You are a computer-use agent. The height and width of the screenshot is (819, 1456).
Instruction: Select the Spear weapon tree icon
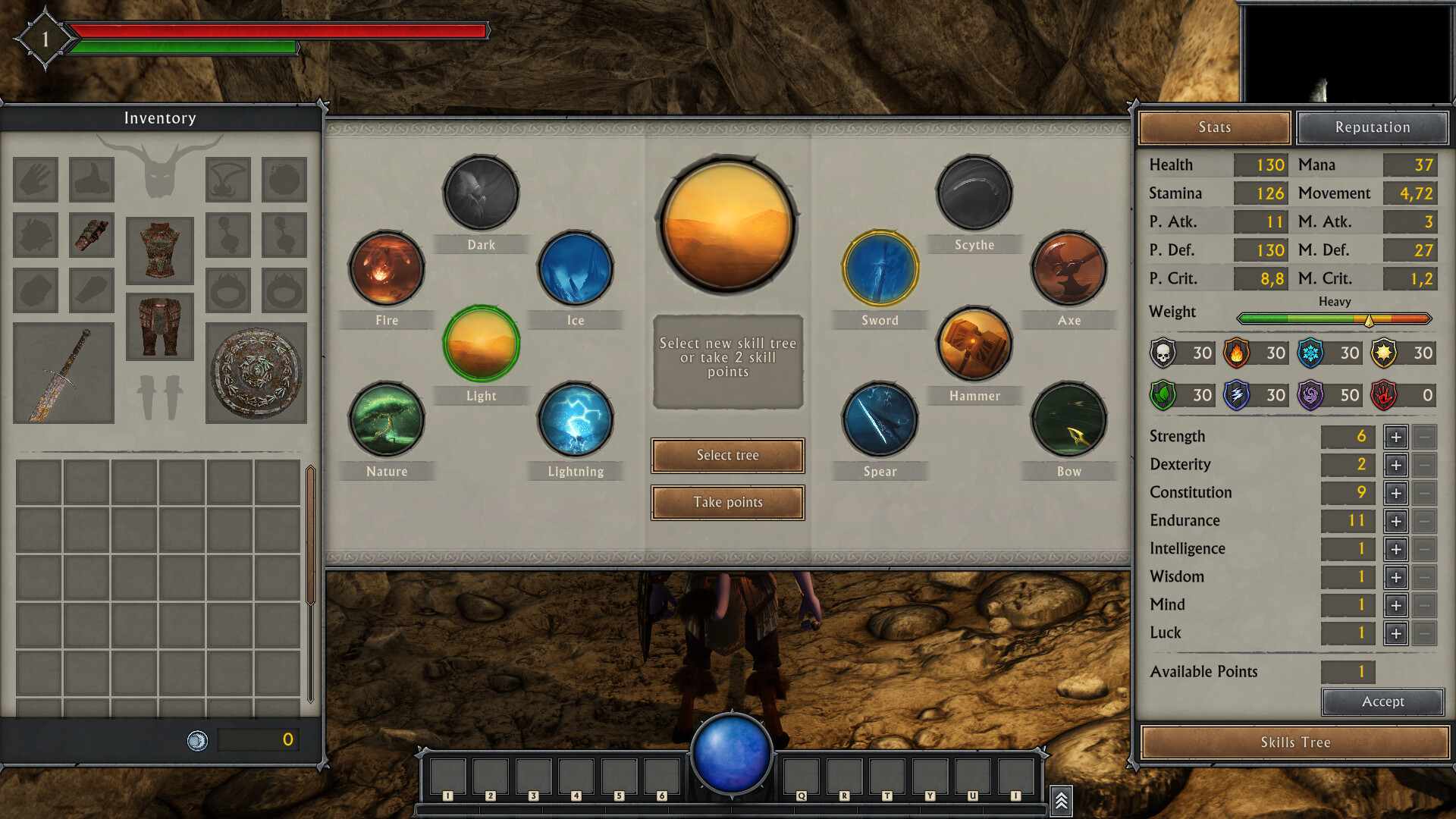[879, 420]
